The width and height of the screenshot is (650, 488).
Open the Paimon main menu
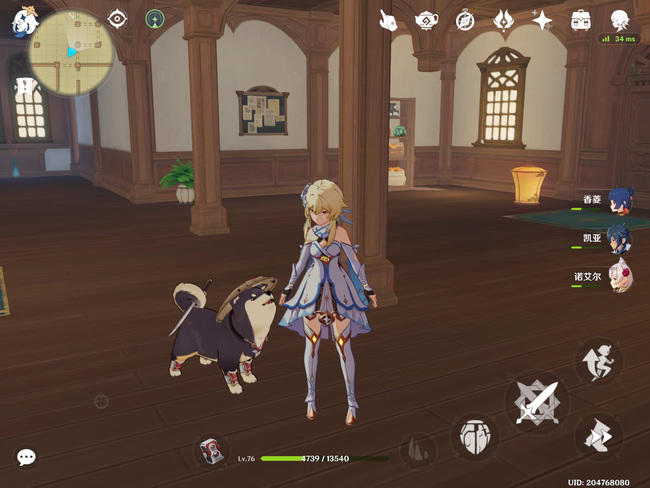21,21
